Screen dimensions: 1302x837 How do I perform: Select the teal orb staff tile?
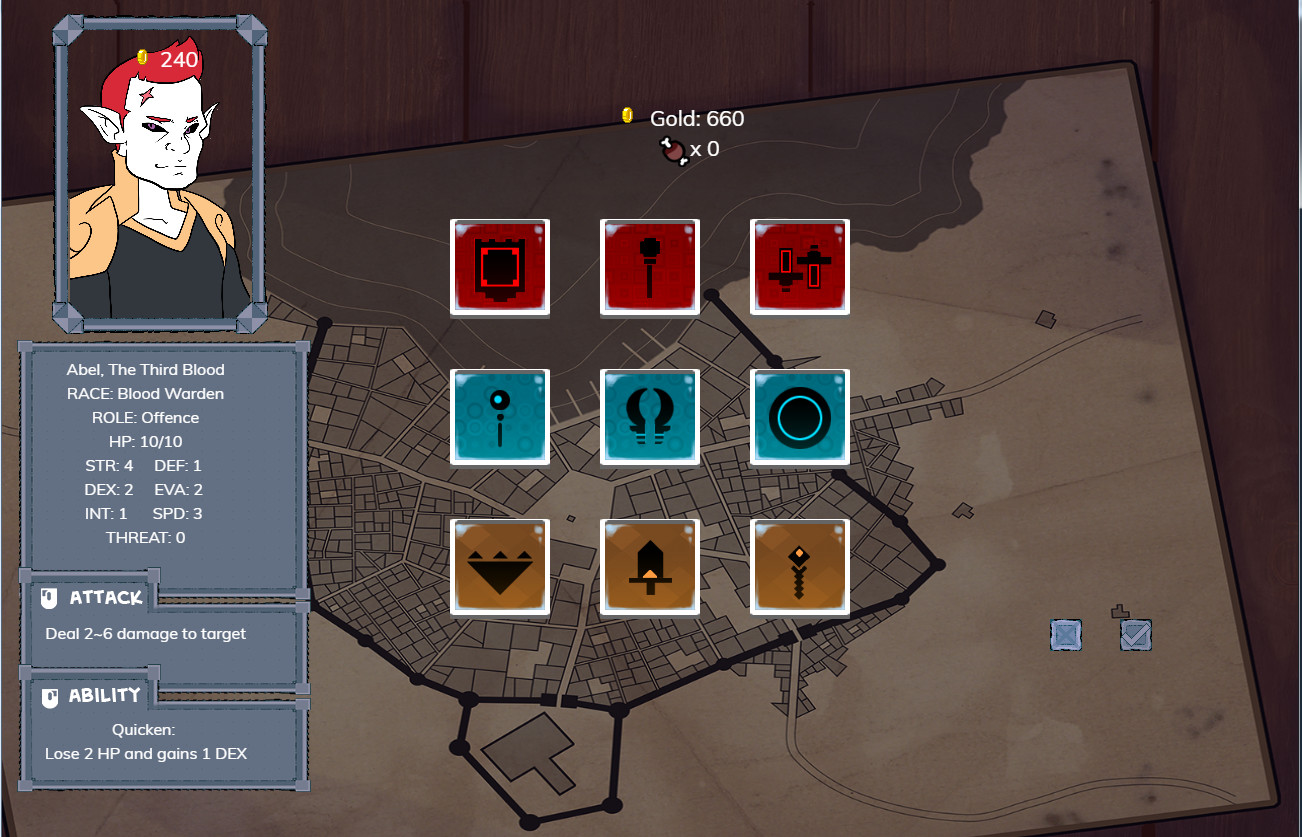499,416
